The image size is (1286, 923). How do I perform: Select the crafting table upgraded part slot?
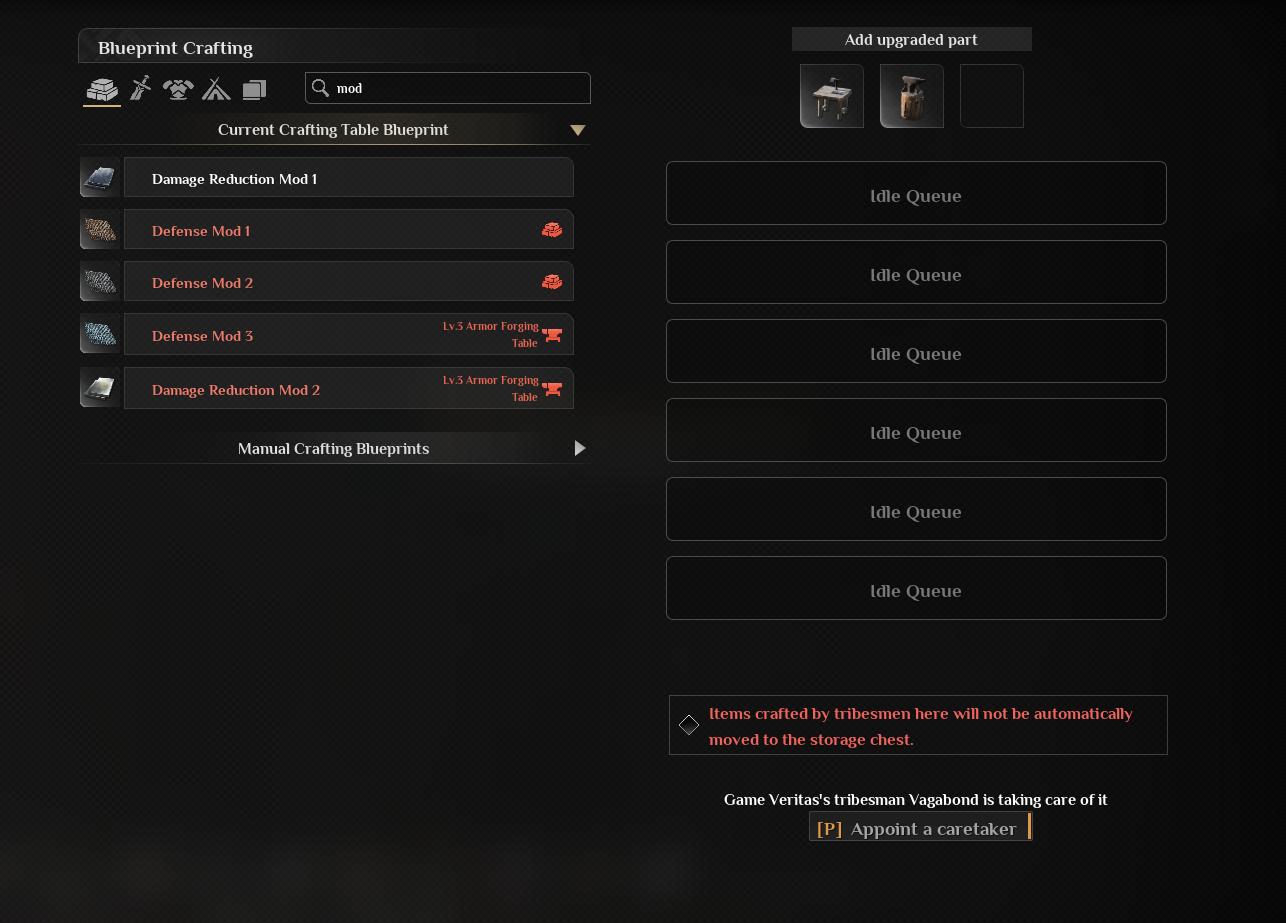point(831,95)
